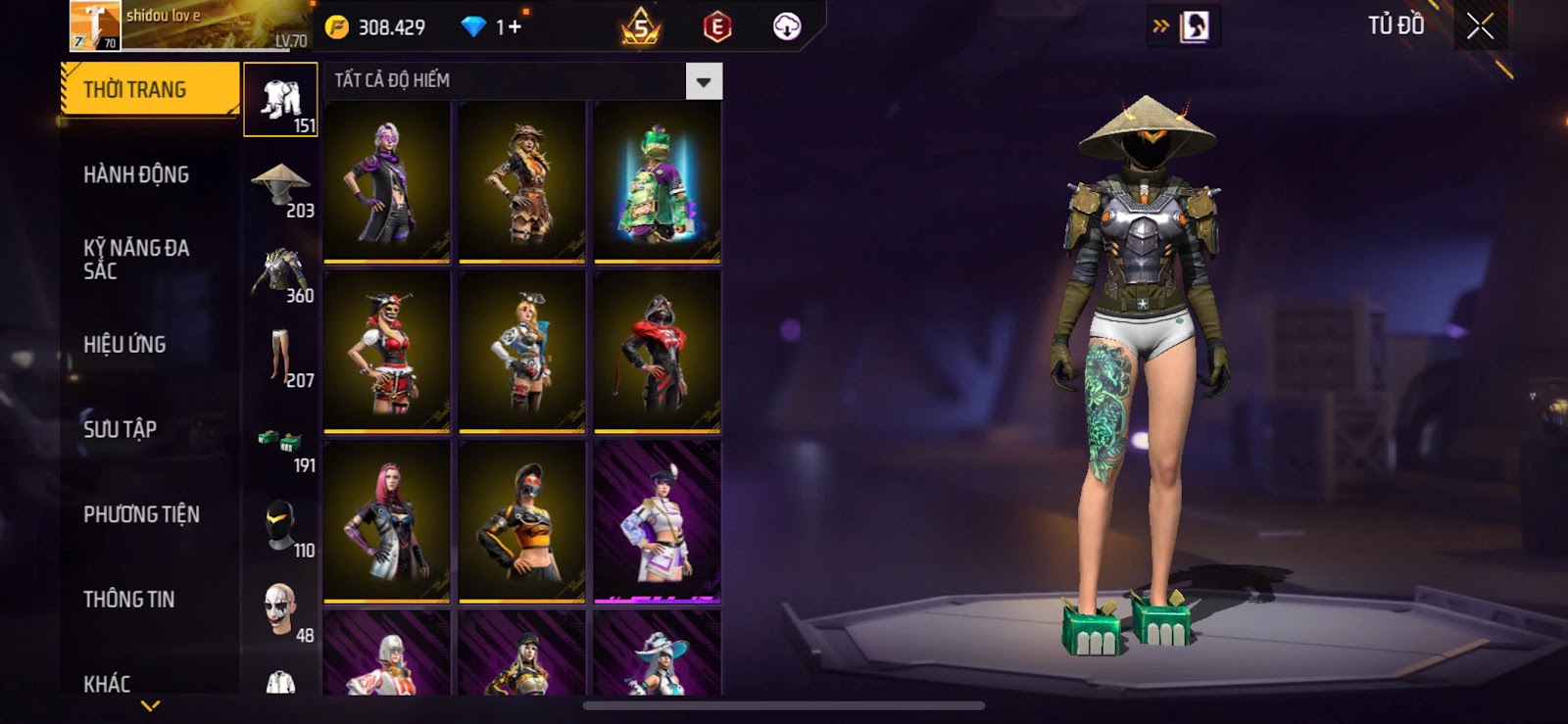Select the pants category icon
Image resolution: width=1568 pixels, height=724 pixels.
pos(280,356)
